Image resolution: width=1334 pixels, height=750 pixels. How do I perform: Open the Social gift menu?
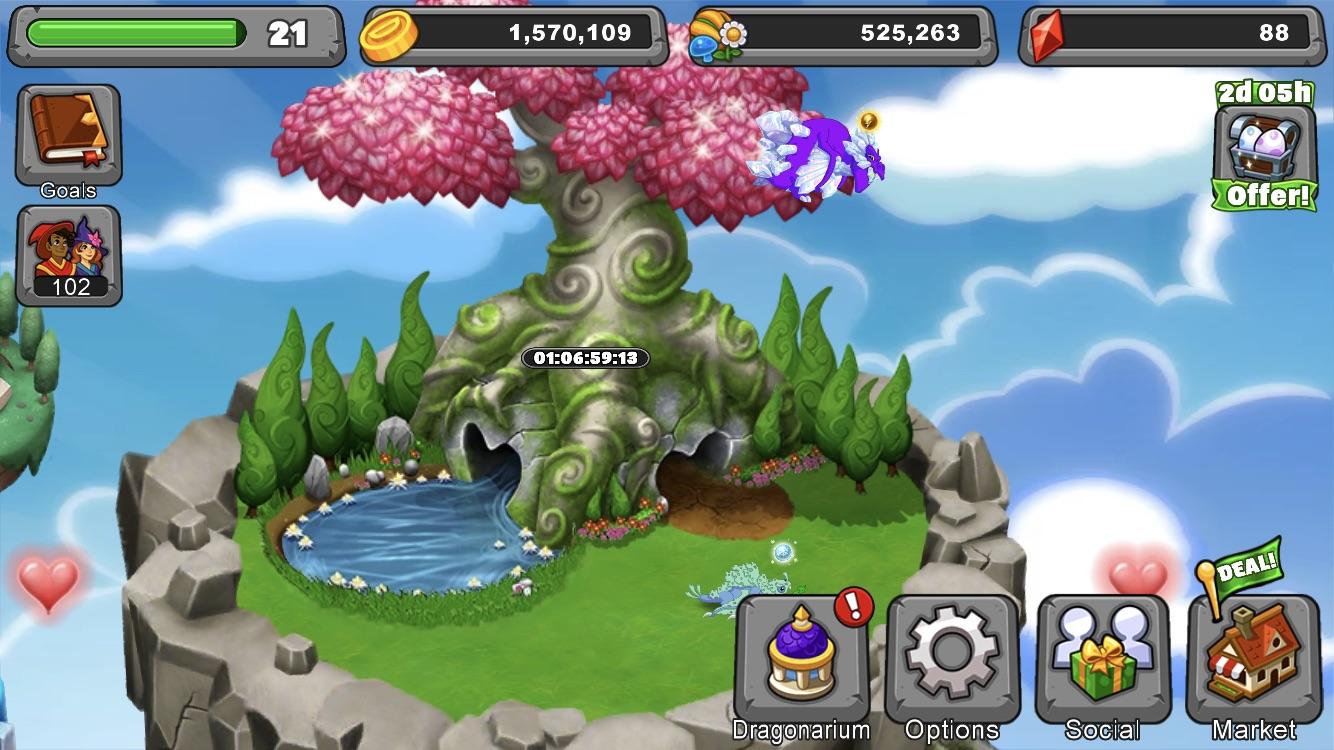[1103, 660]
